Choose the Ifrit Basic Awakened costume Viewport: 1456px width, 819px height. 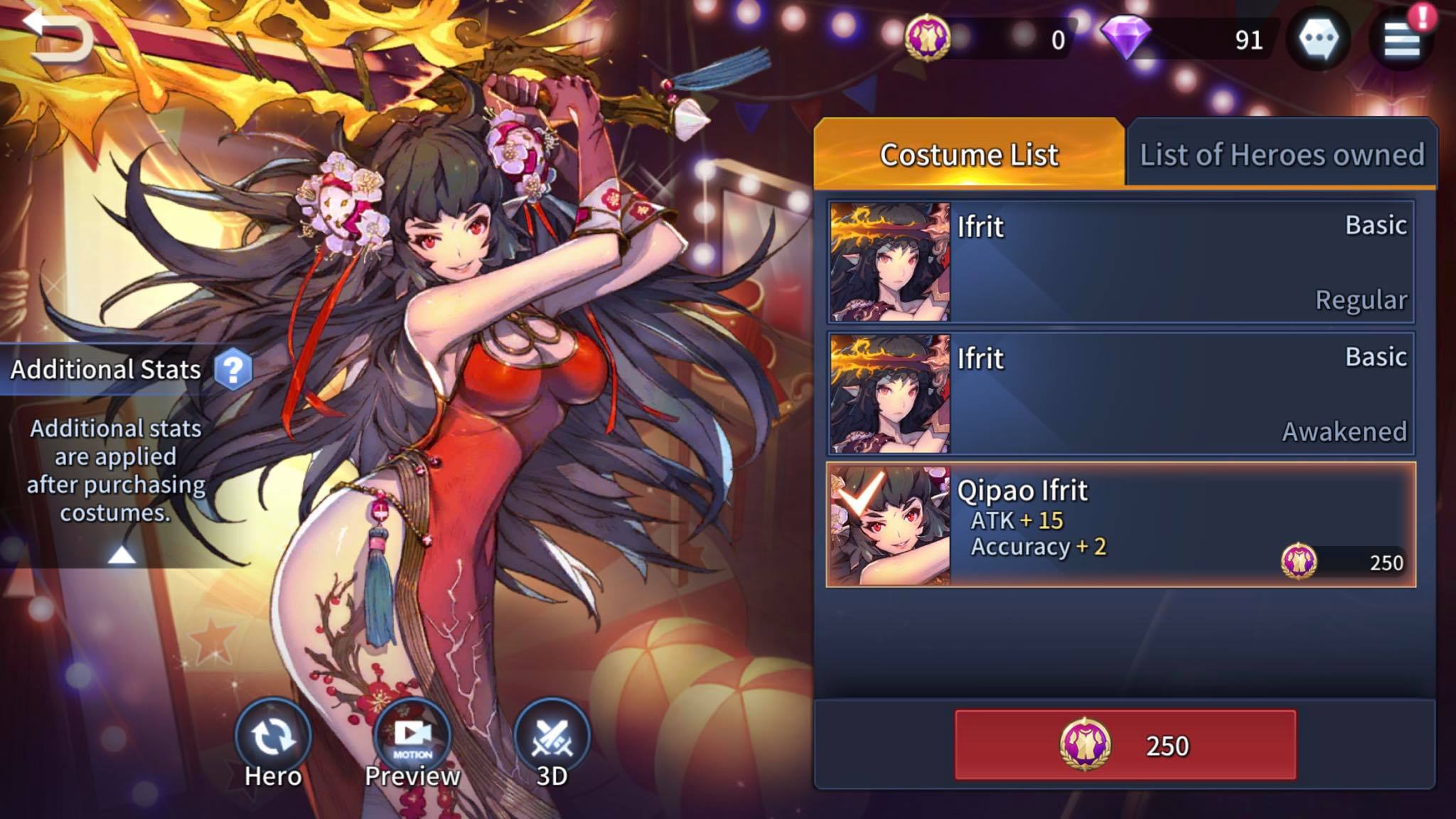(1120, 393)
